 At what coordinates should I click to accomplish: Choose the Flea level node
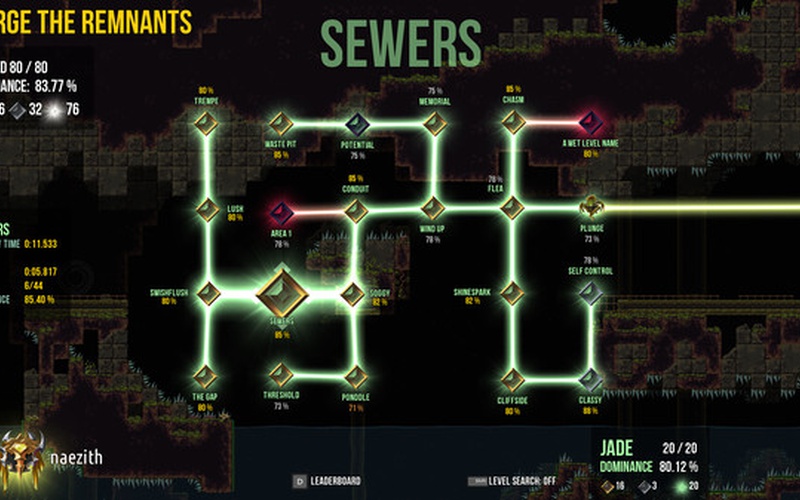pyautogui.click(x=512, y=208)
